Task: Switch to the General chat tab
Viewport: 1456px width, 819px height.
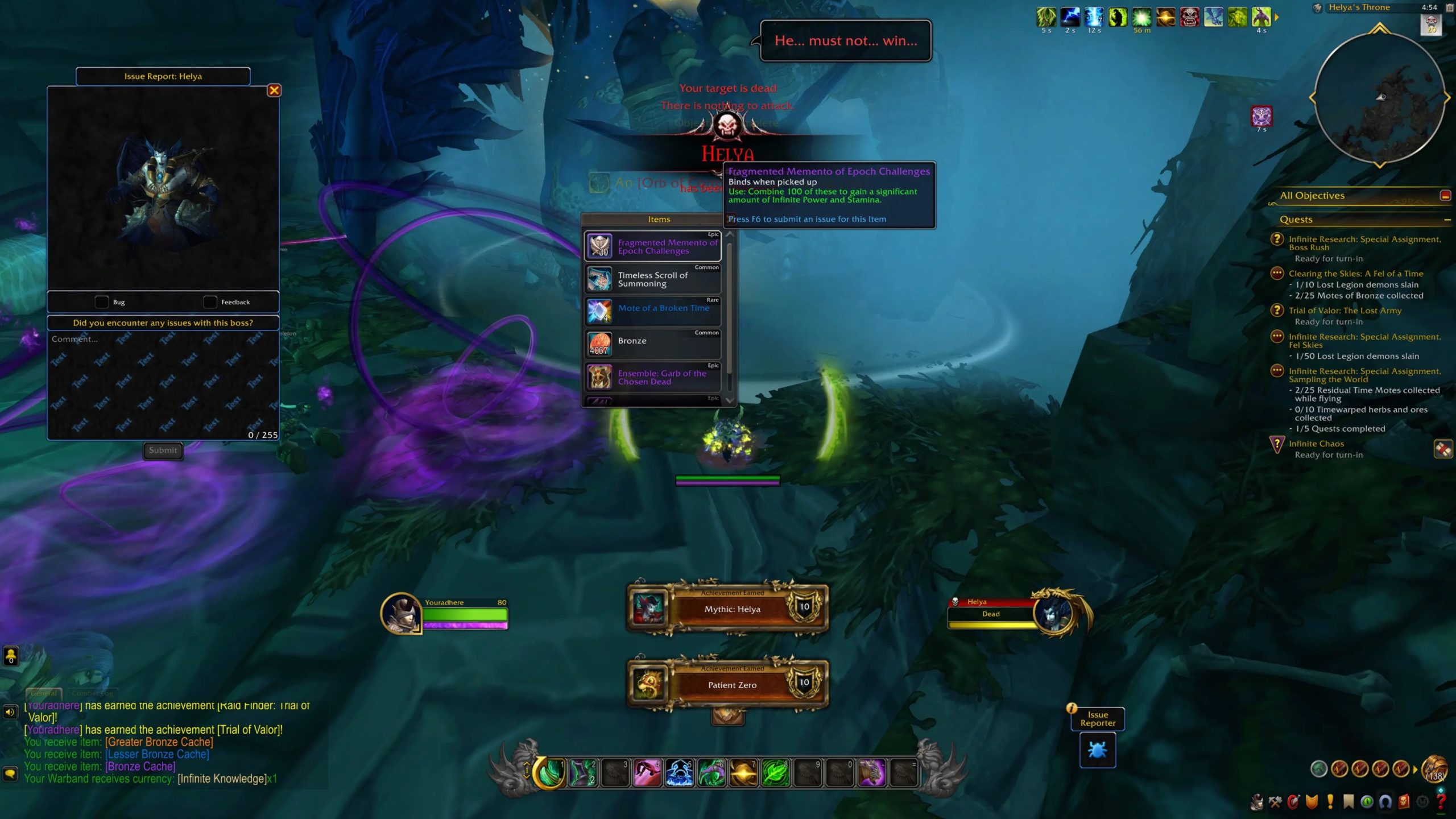Action: click(44, 693)
